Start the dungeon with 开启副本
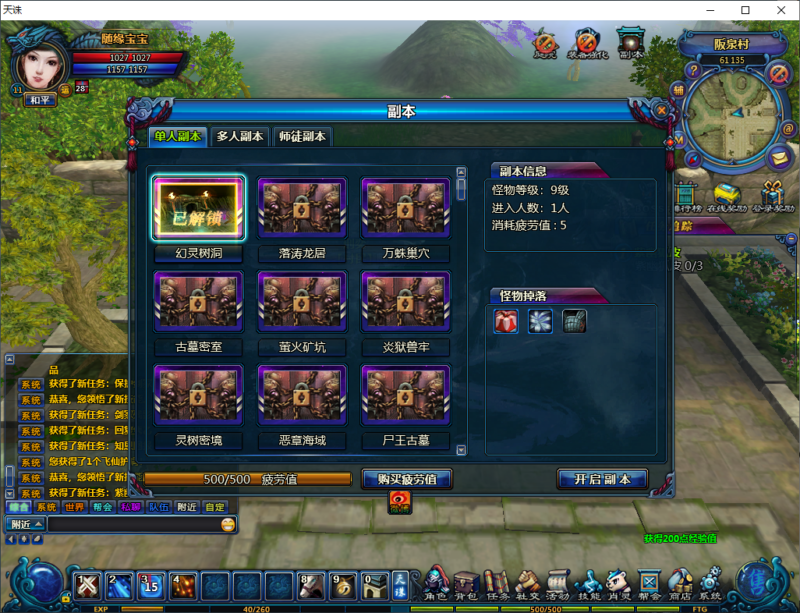The height and width of the screenshot is (613, 800). (x=602, y=479)
